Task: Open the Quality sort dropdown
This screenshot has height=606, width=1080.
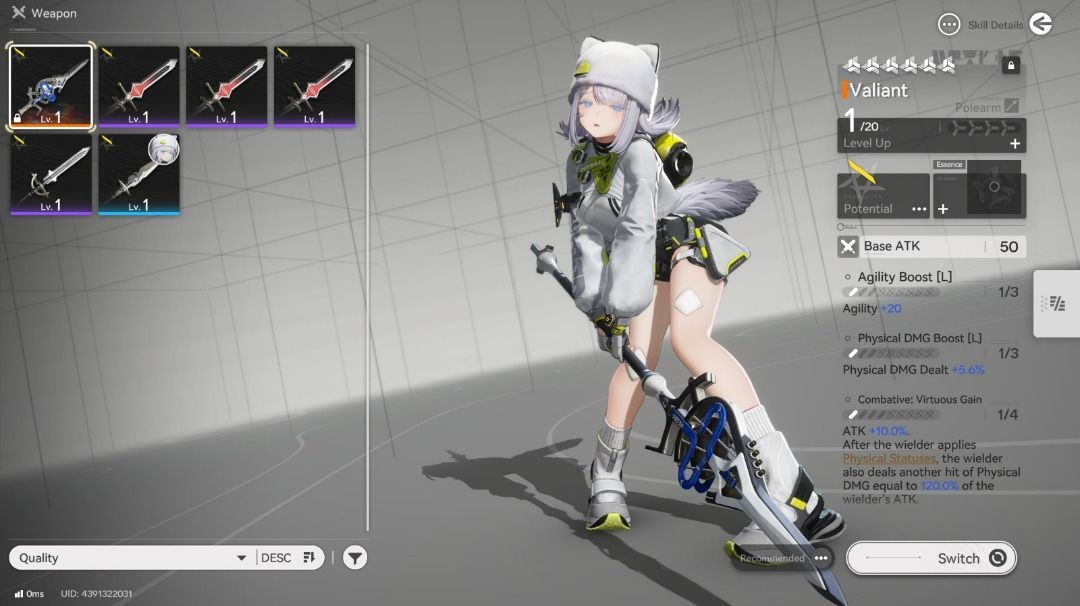Action: [130, 558]
